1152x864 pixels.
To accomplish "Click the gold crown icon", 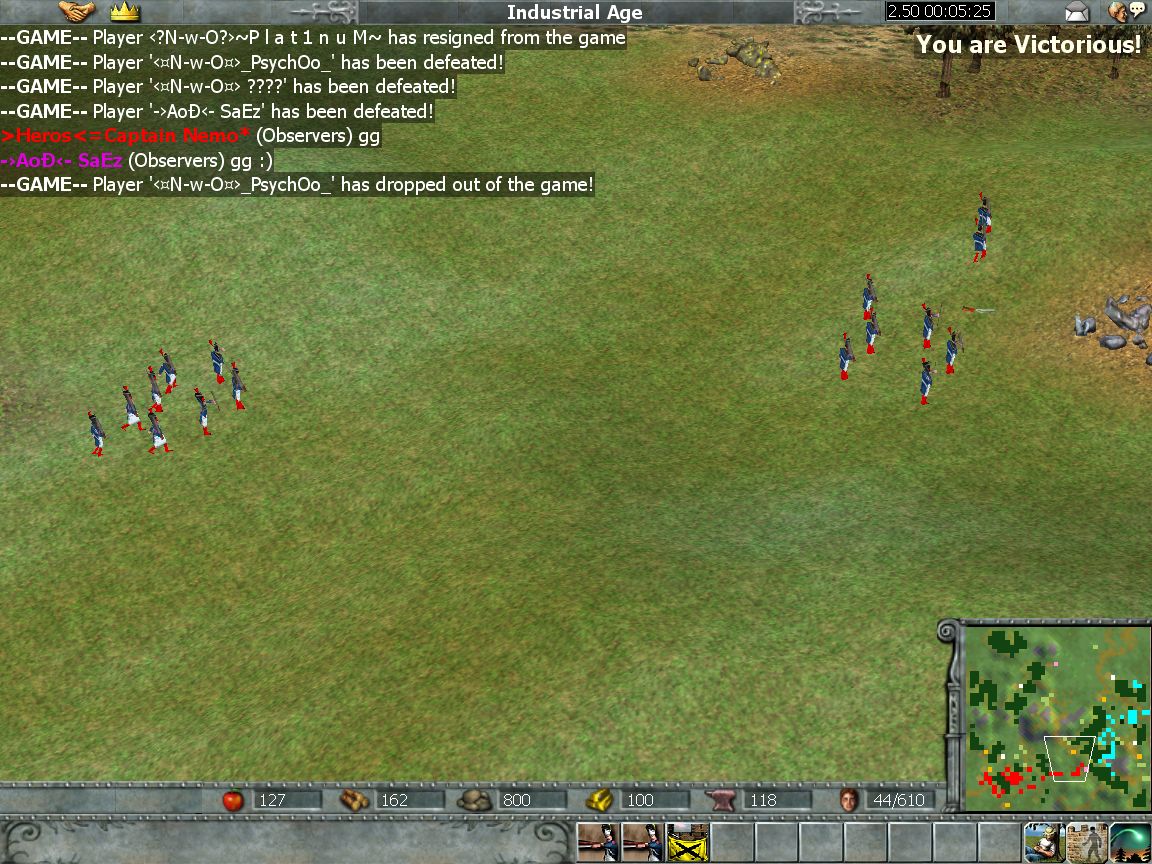I will point(125,12).
